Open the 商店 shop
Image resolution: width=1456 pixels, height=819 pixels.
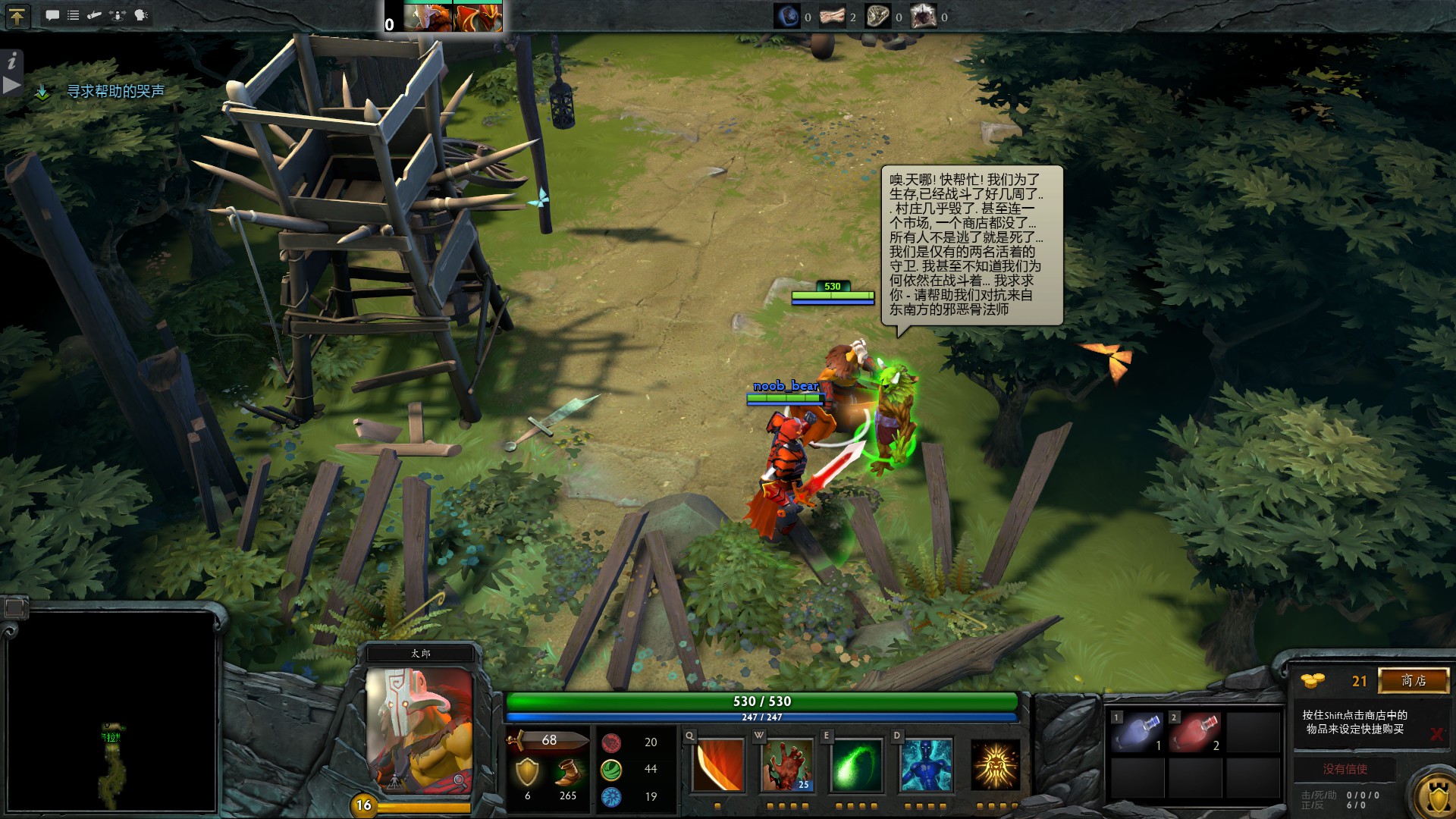pos(1413,680)
